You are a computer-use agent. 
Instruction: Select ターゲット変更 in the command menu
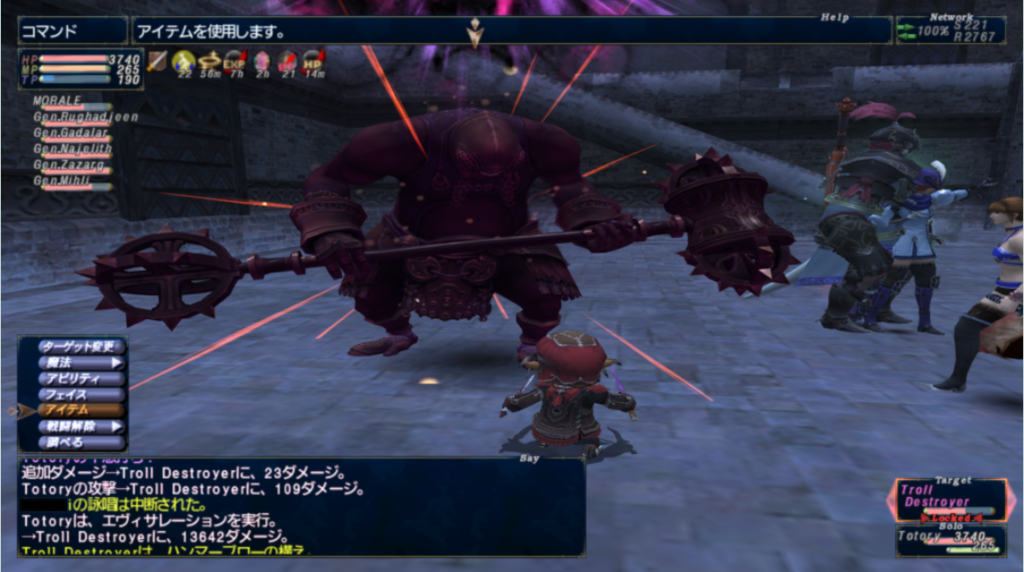point(76,347)
